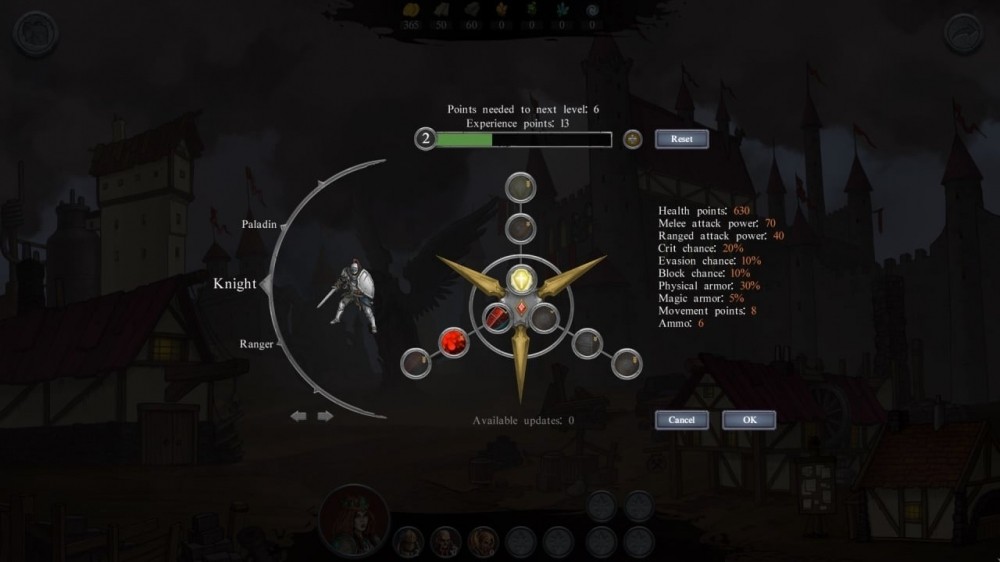
Task: Click the left arrow under the class wheel
Action: coord(299,416)
